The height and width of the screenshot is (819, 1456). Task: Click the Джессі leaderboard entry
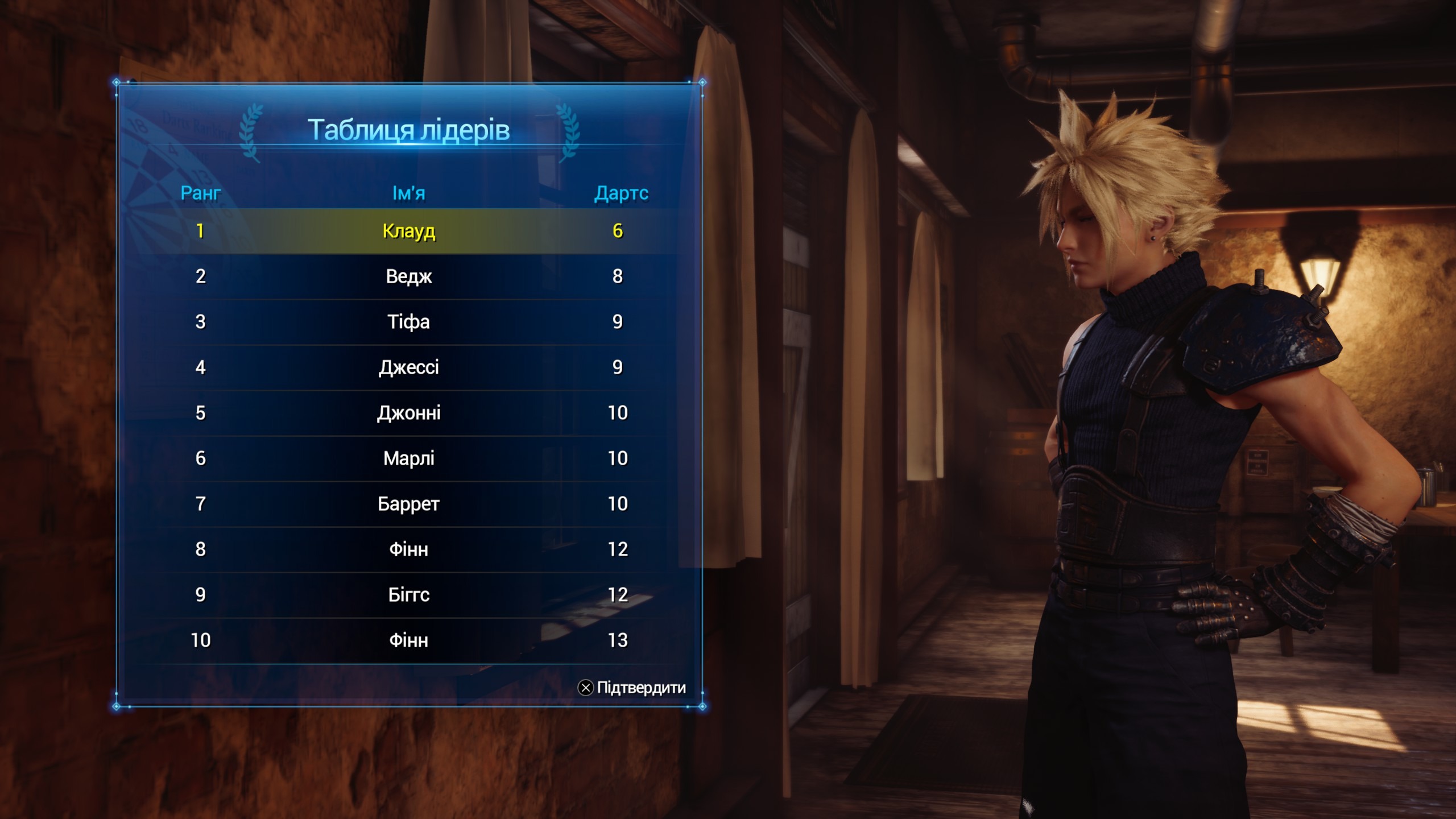coord(408,367)
